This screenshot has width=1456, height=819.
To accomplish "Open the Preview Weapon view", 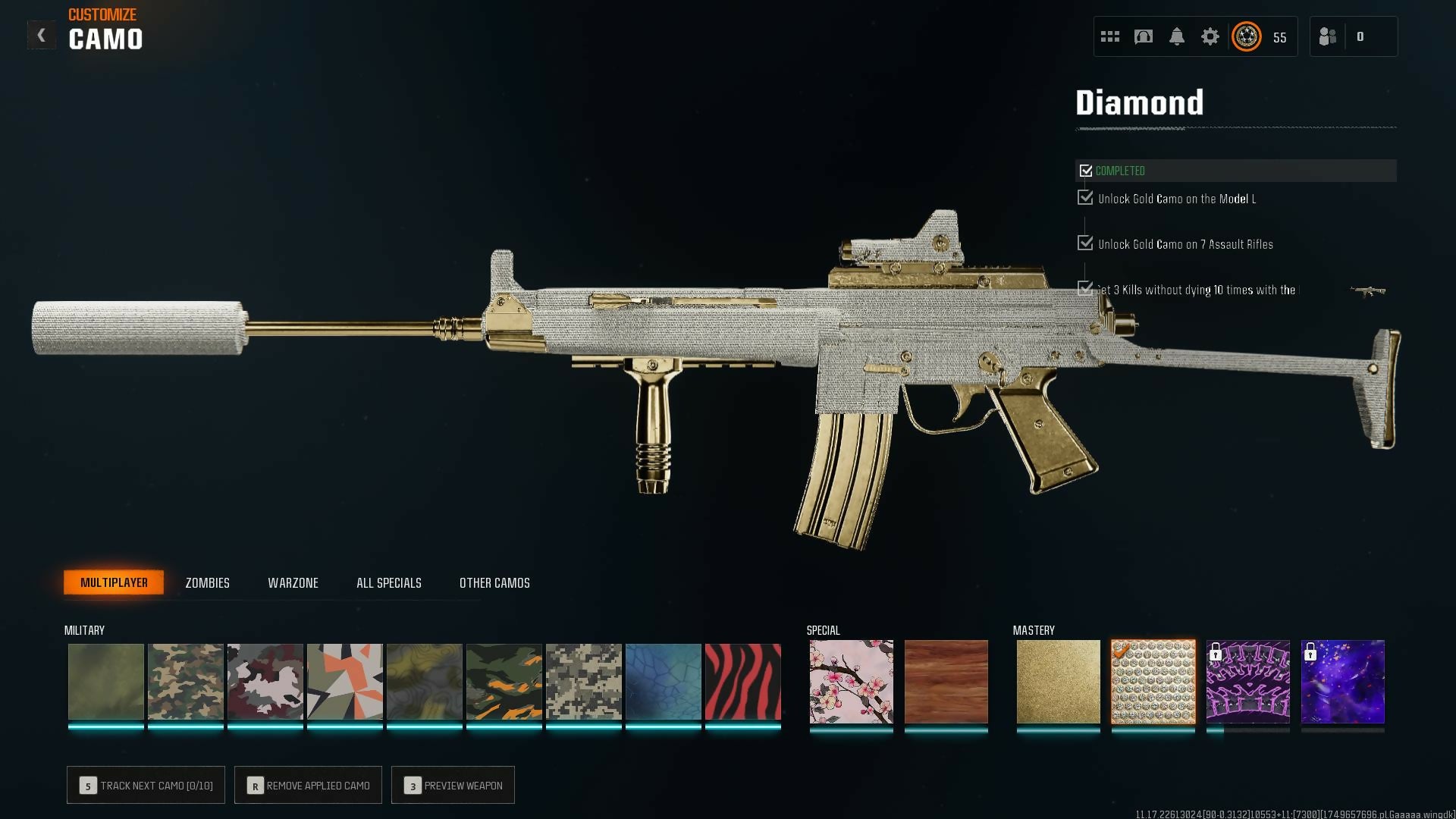I will 453,785.
